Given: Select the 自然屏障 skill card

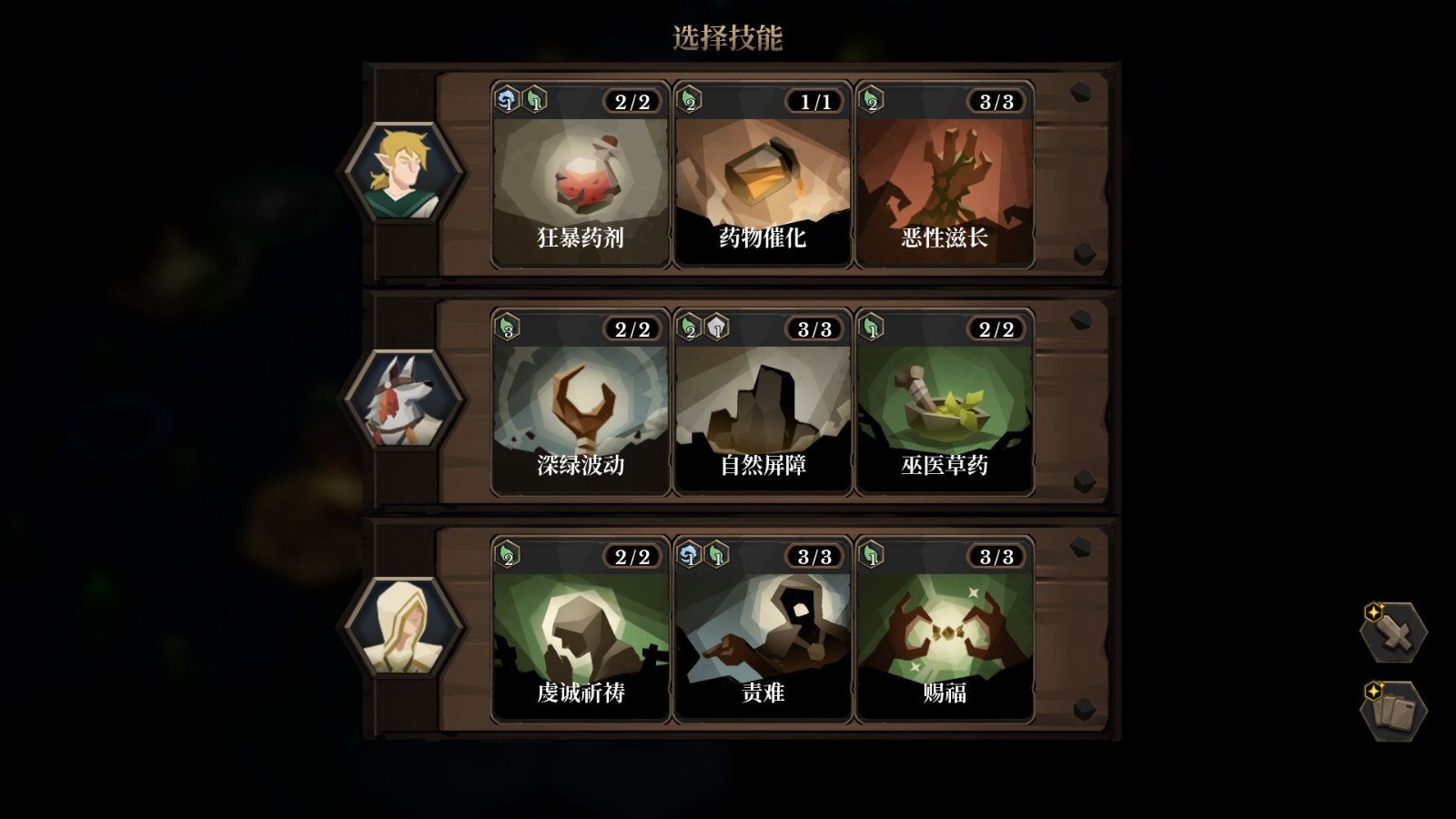Looking at the screenshot, I should (762, 403).
